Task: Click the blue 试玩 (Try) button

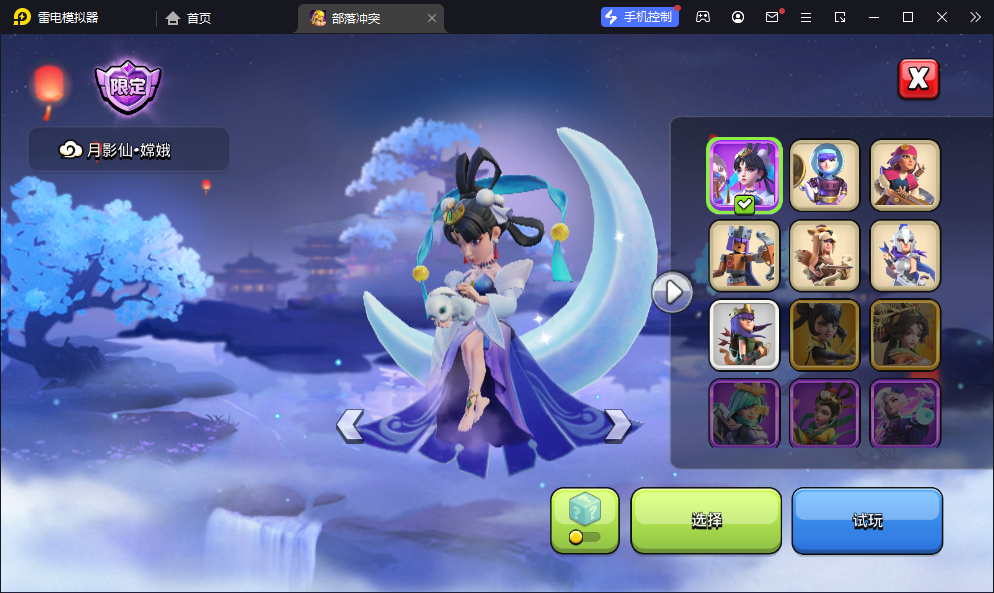Action: pos(867,520)
